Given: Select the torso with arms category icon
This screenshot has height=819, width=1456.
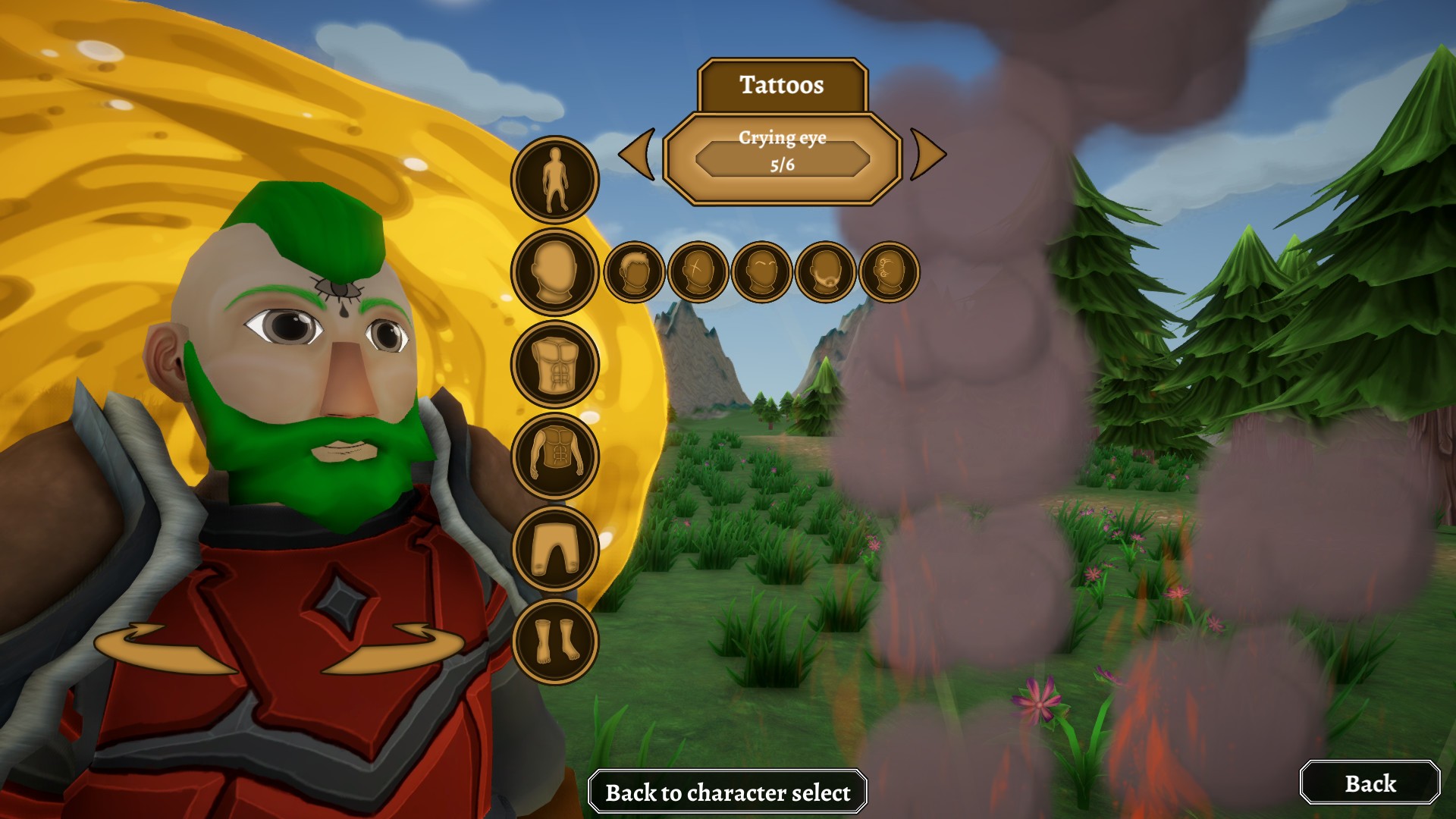Looking at the screenshot, I should click(555, 456).
